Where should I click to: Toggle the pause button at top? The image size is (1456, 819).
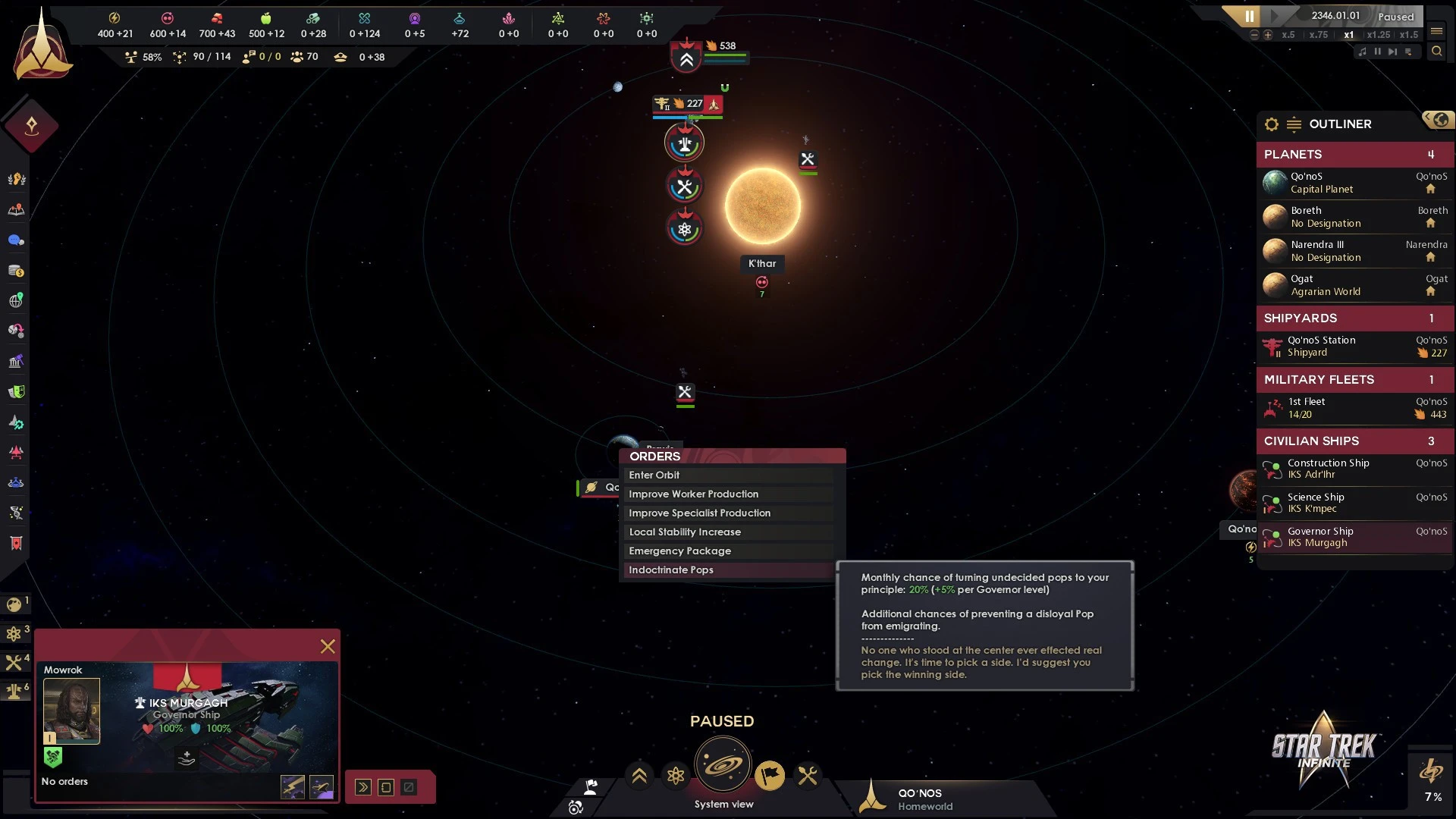(x=1249, y=16)
